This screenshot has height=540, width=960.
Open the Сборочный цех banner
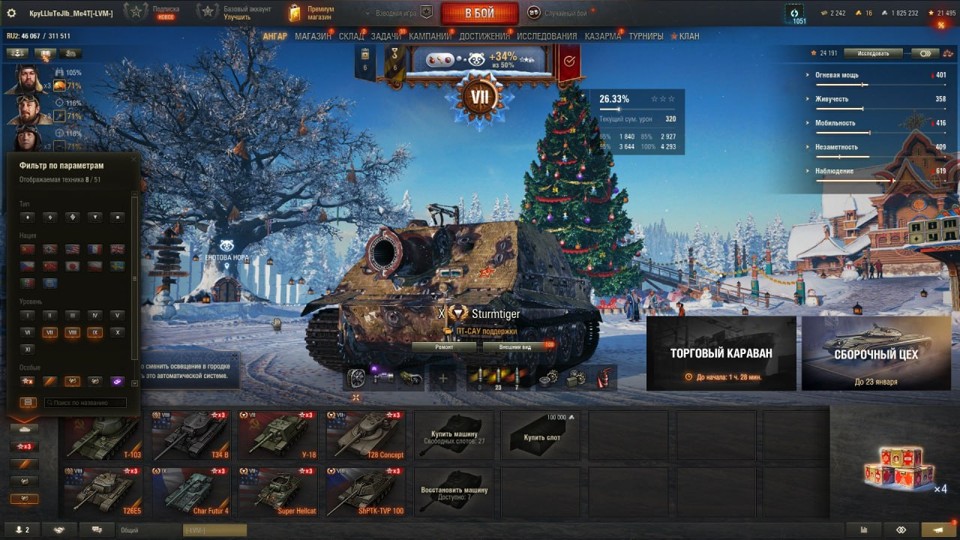pyautogui.click(x=875, y=353)
